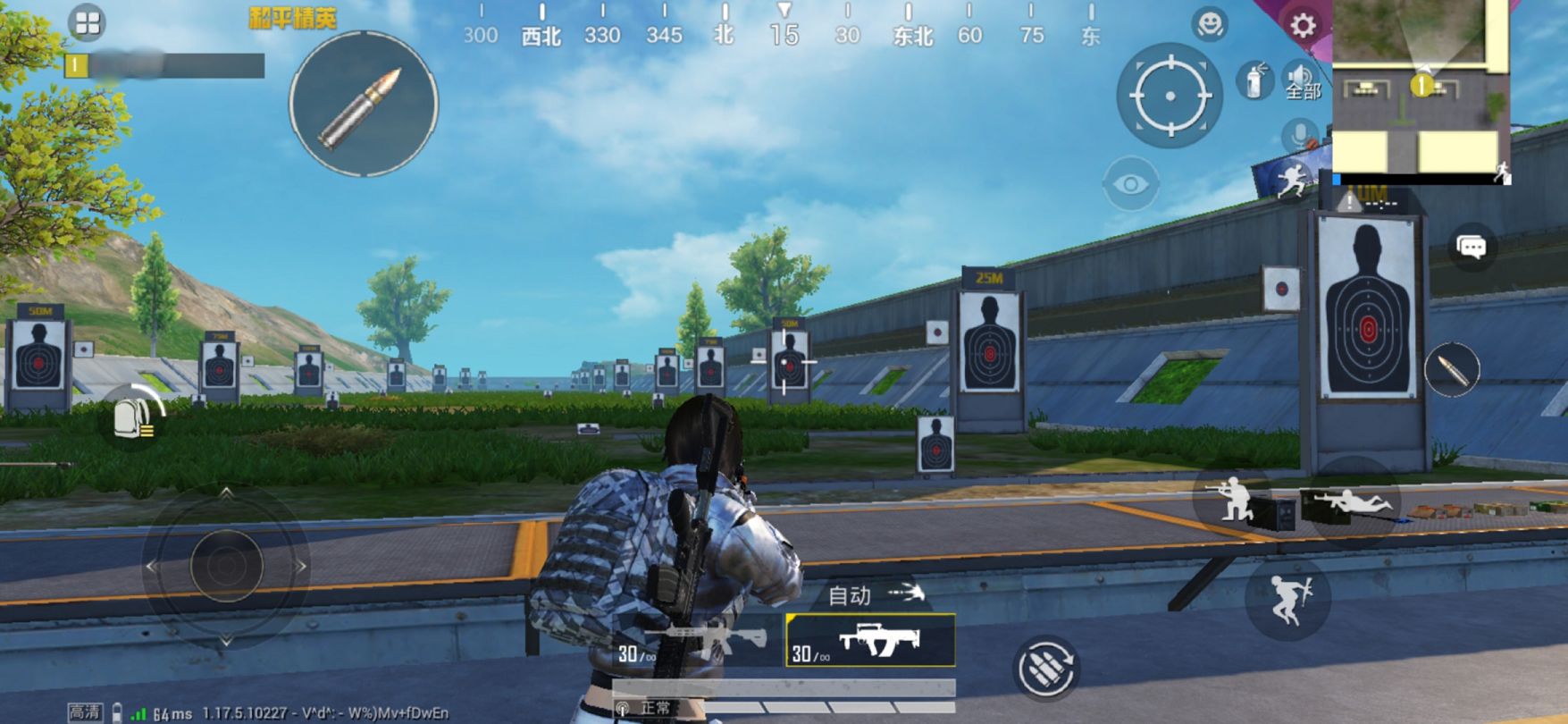
Task: Expand the minimap
Action: click(1420, 88)
